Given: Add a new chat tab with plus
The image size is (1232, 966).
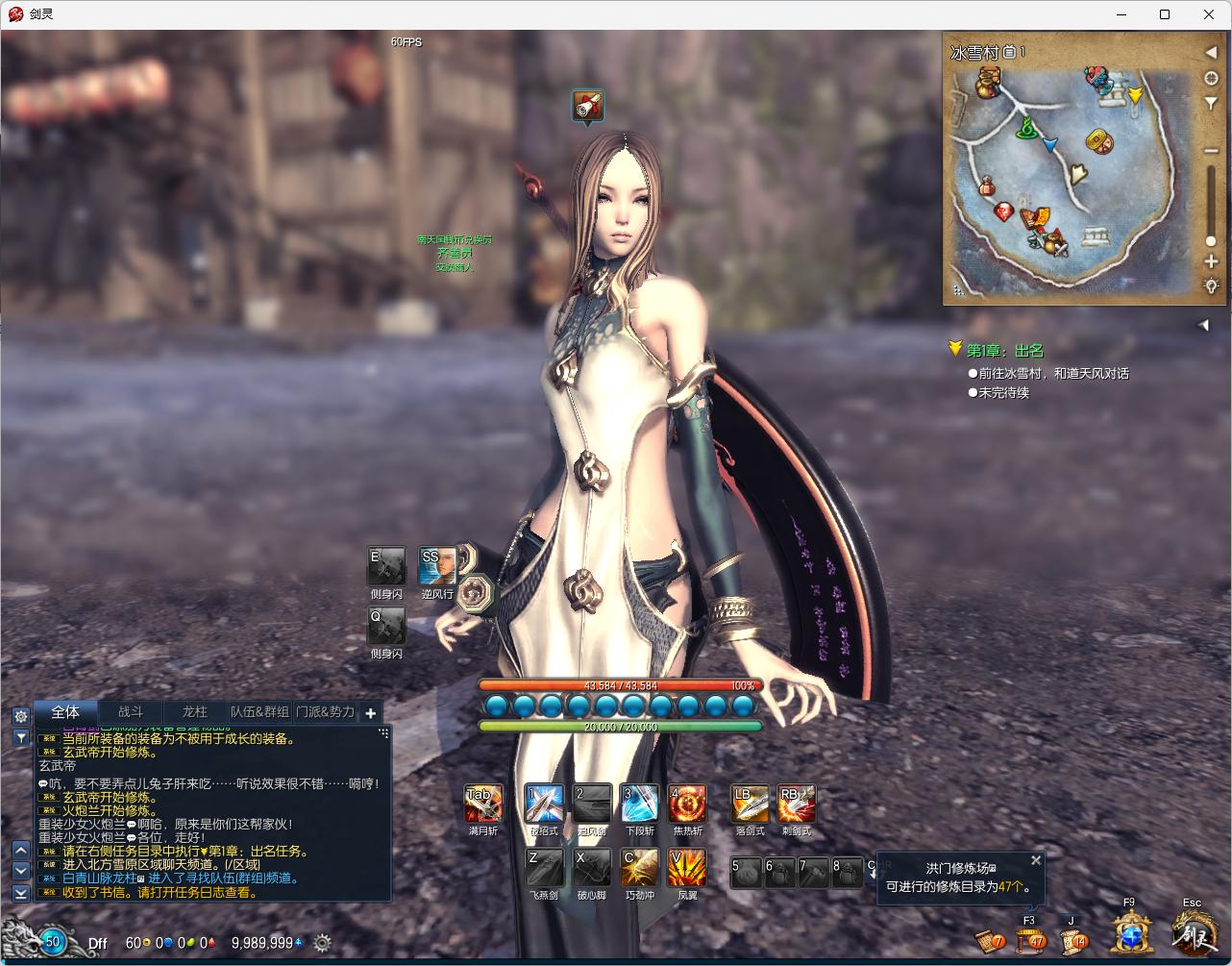Looking at the screenshot, I should (x=370, y=713).
